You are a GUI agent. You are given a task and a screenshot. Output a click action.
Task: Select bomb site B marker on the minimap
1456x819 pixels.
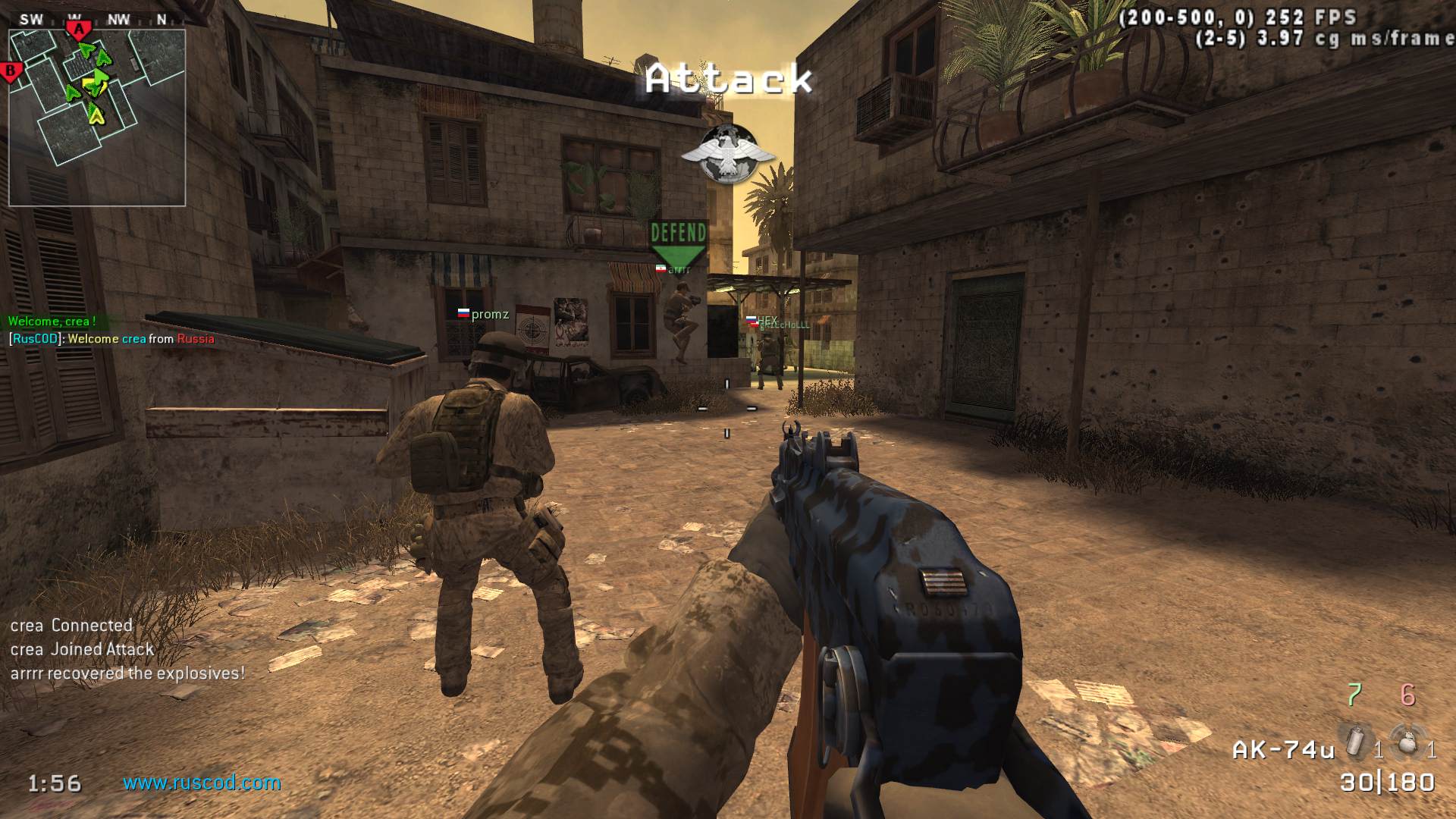(11, 72)
